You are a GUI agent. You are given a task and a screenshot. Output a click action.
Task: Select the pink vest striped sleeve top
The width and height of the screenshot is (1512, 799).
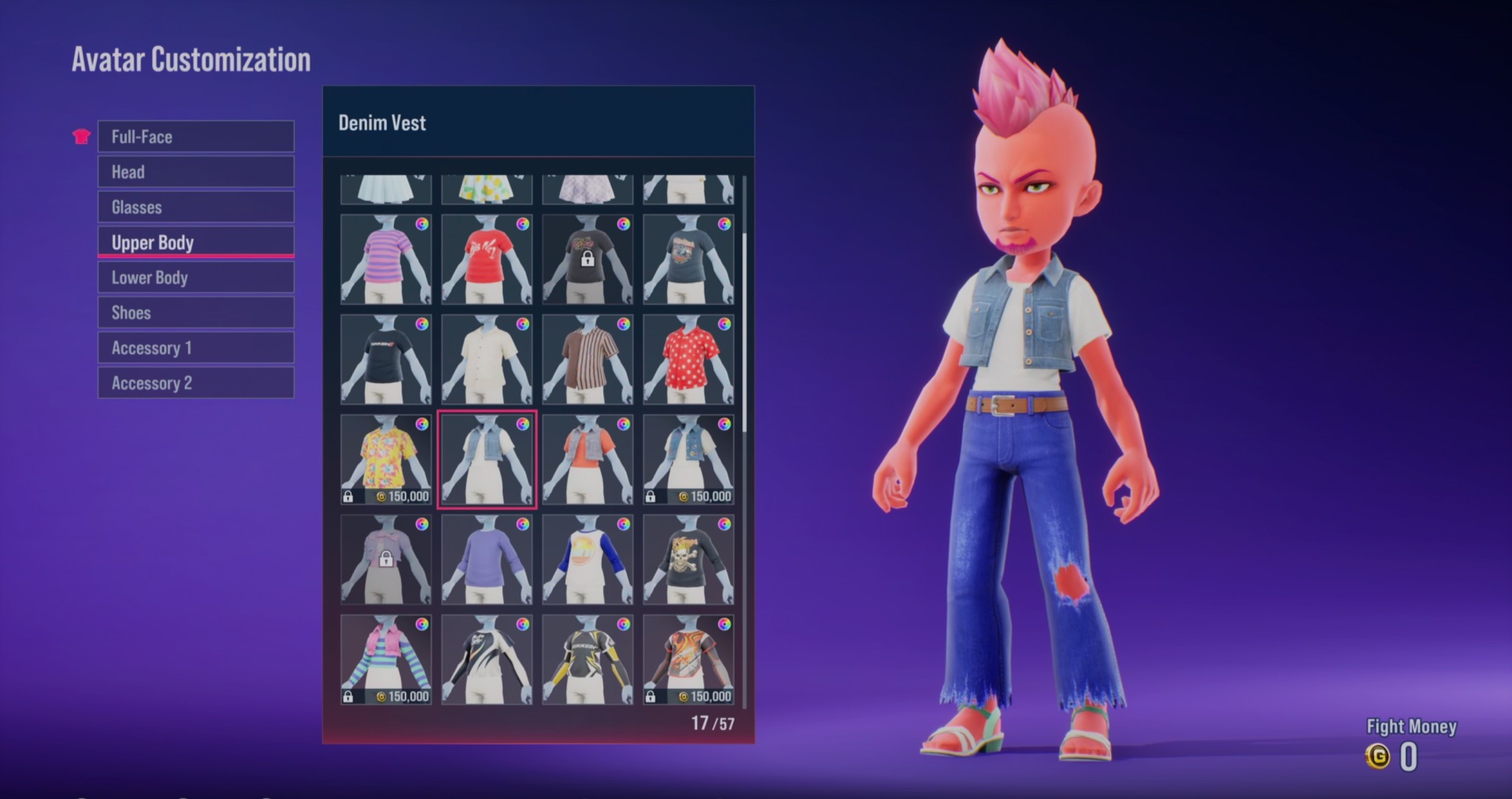[x=386, y=659]
